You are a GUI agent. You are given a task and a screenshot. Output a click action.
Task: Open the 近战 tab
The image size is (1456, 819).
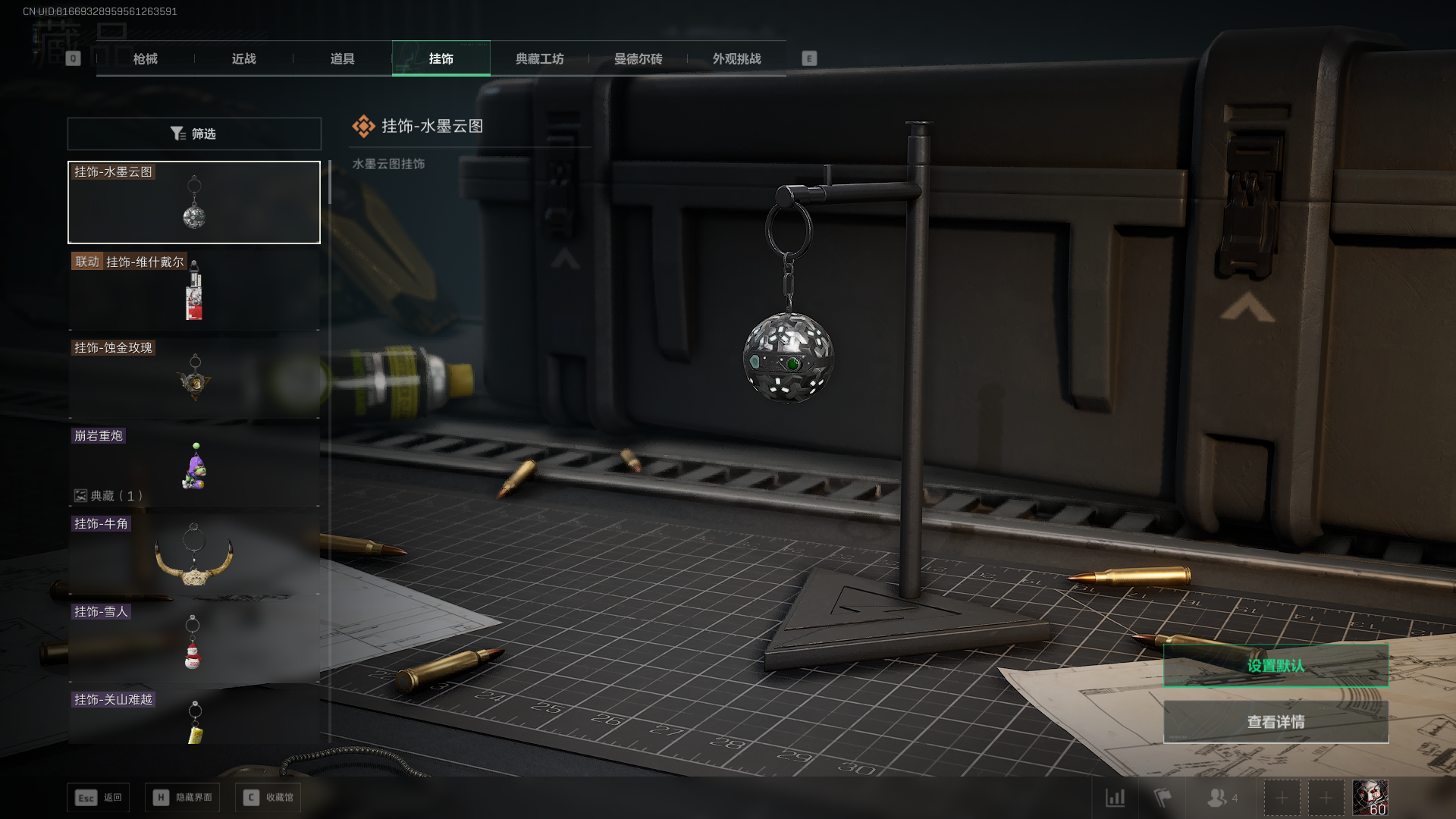(243, 58)
